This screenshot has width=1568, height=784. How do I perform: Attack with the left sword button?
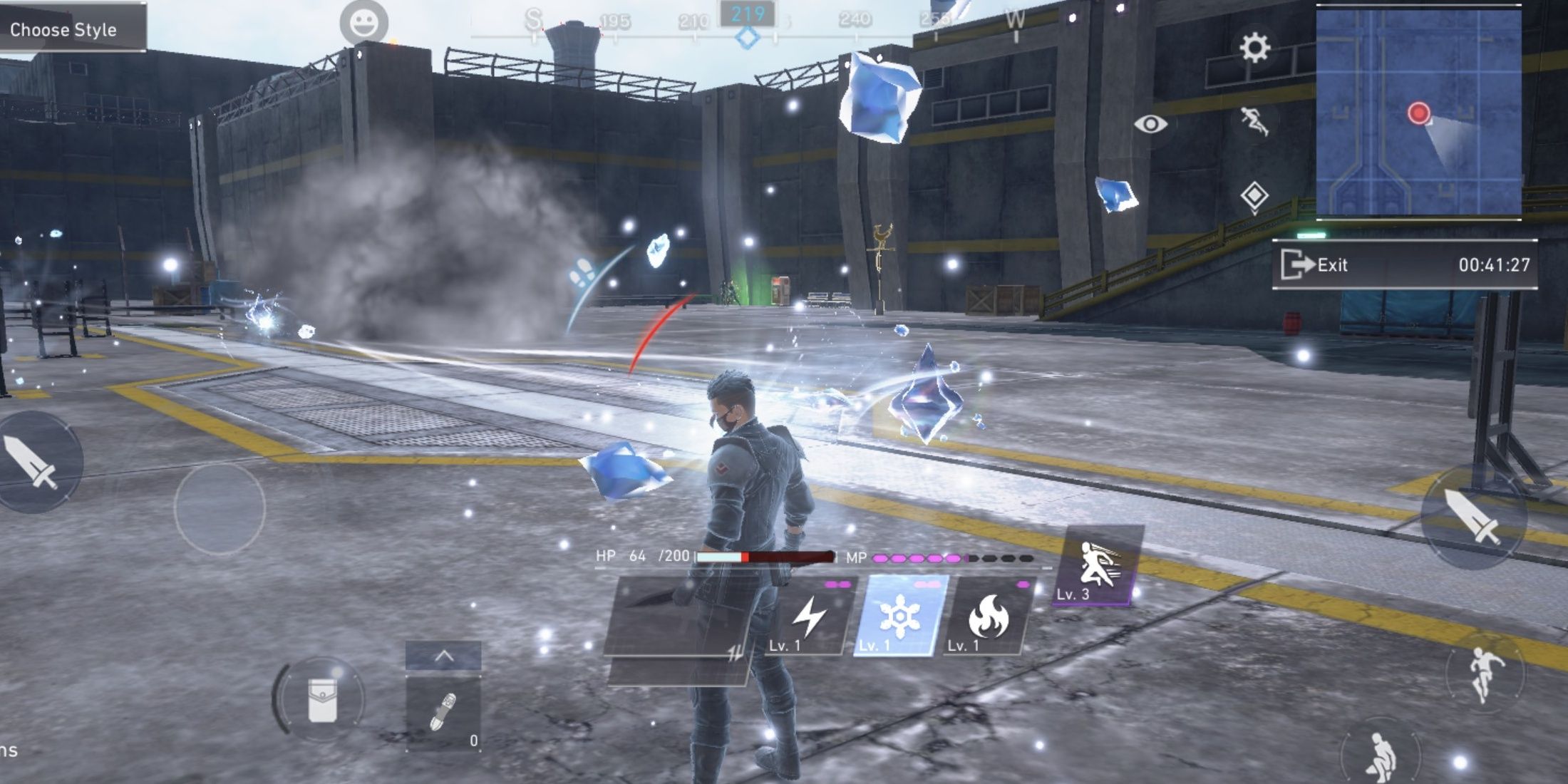(31, 462)
